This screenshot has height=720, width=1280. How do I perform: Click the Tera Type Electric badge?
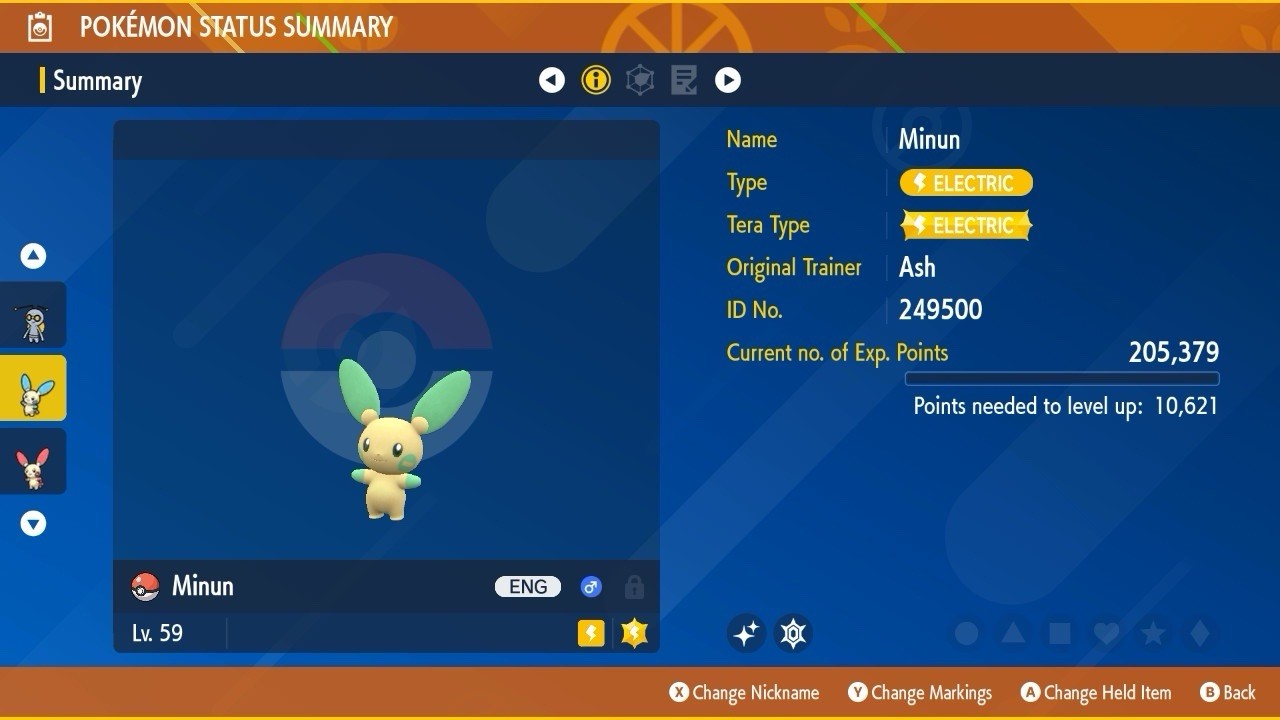pos(966,225)
